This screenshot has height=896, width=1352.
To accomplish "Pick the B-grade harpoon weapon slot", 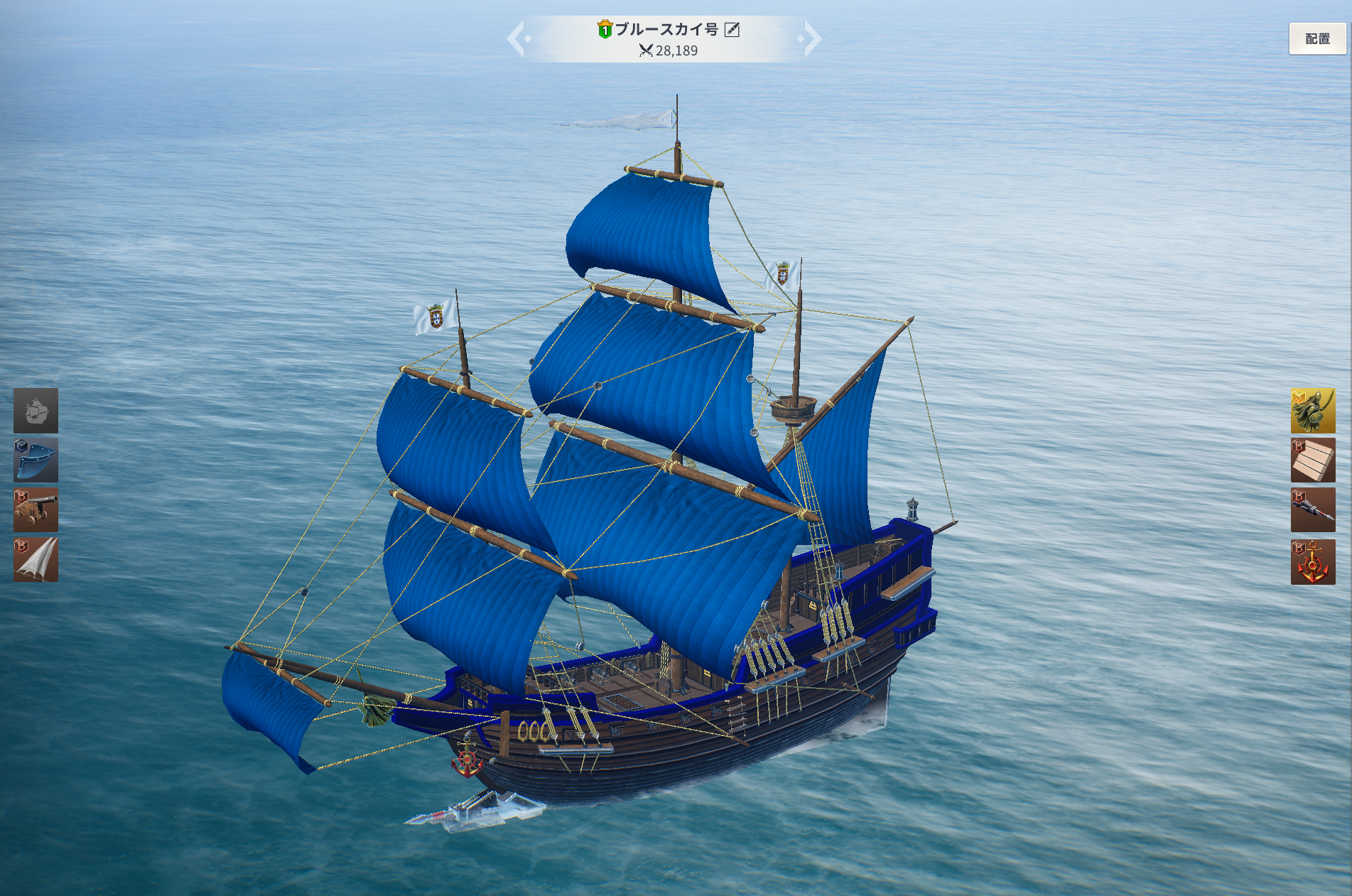I will [x=1312, y=510].
